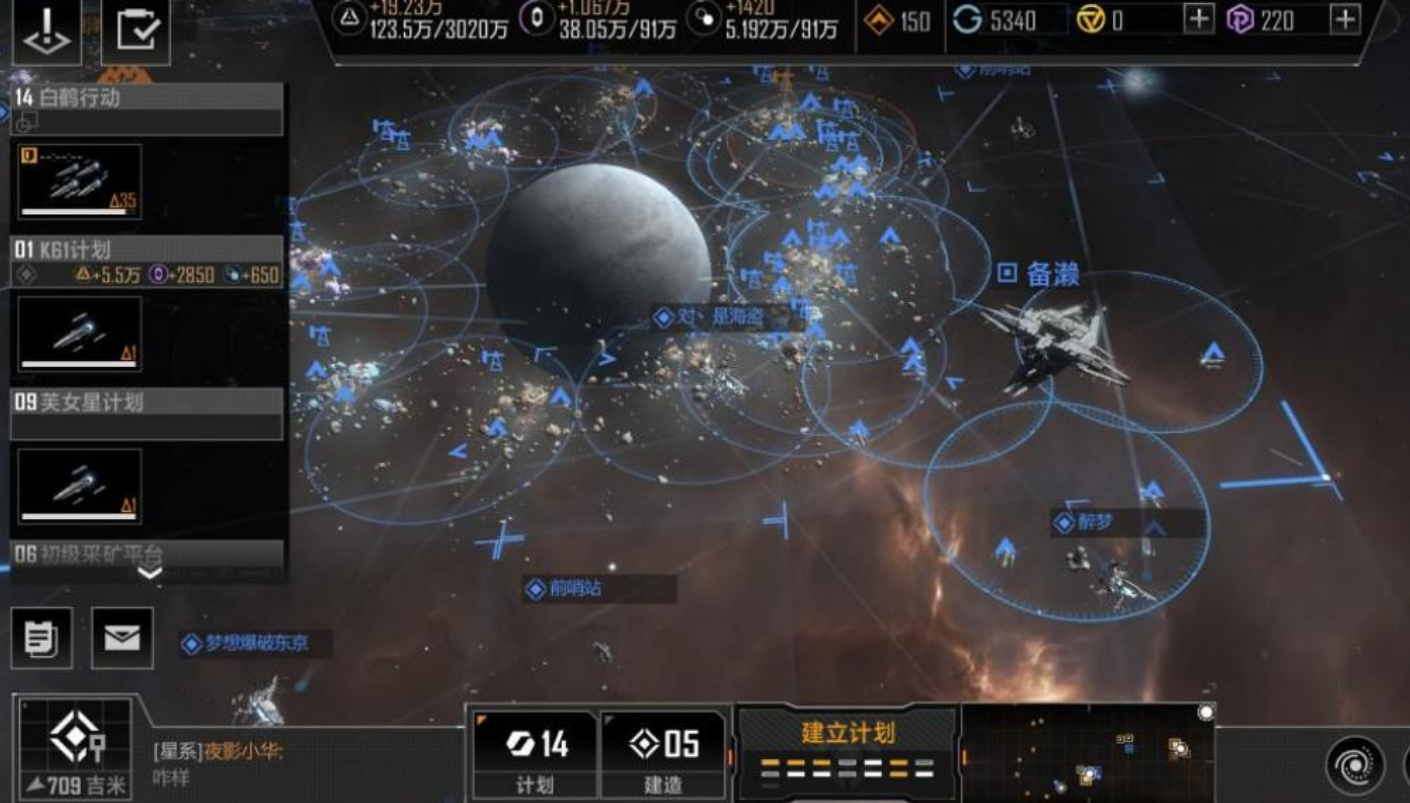The image size is (1410, 803).
Task: Select the 前哨站 outpost marker
Action: [x=543, y=590]
